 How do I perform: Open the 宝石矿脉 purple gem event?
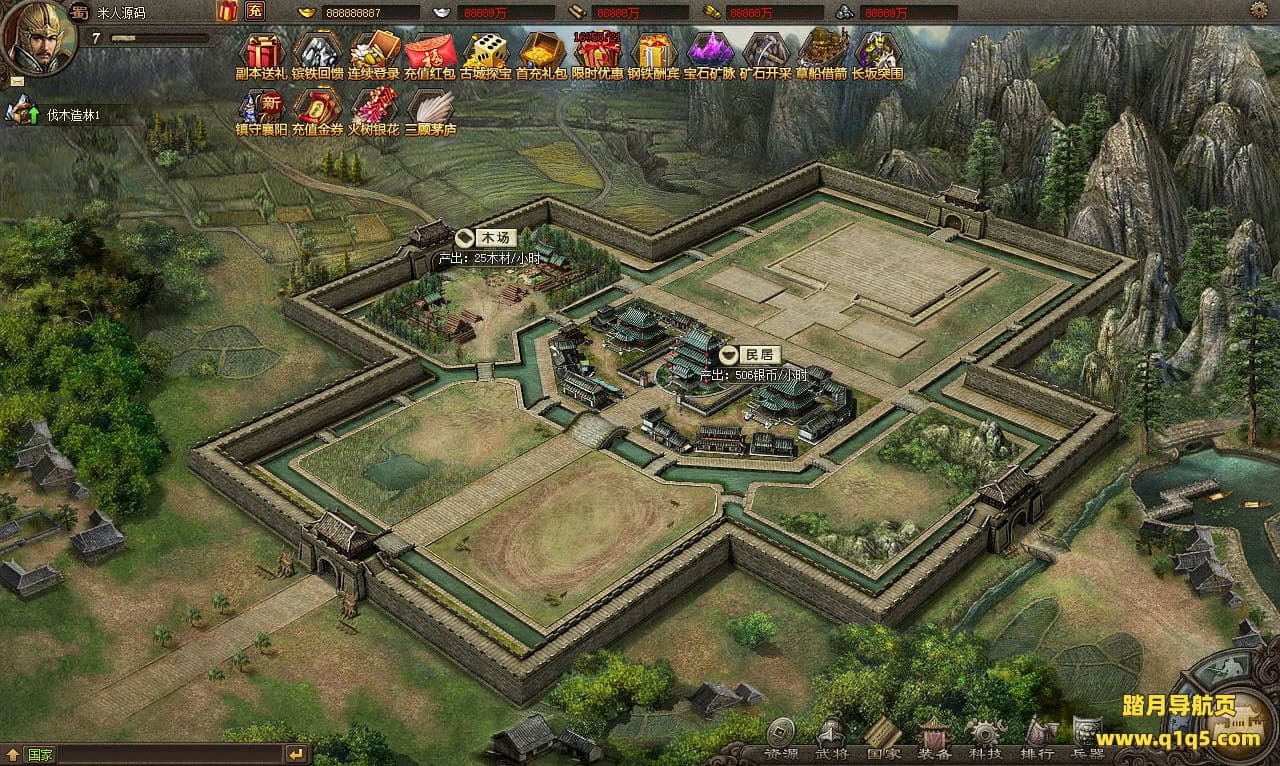click(709, 54)
